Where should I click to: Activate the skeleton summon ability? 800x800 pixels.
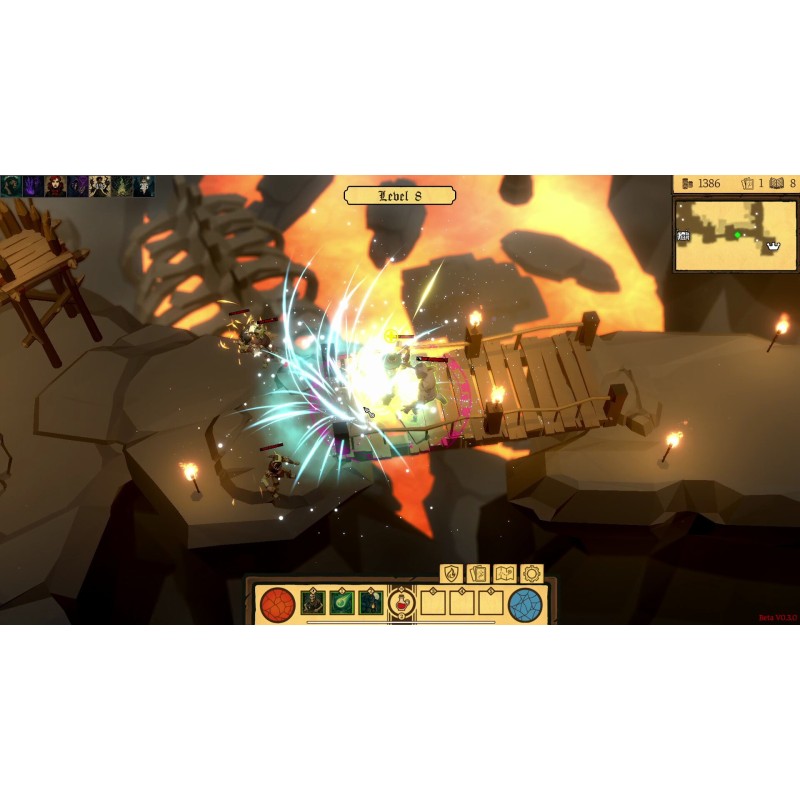click(x=314, y=602)
